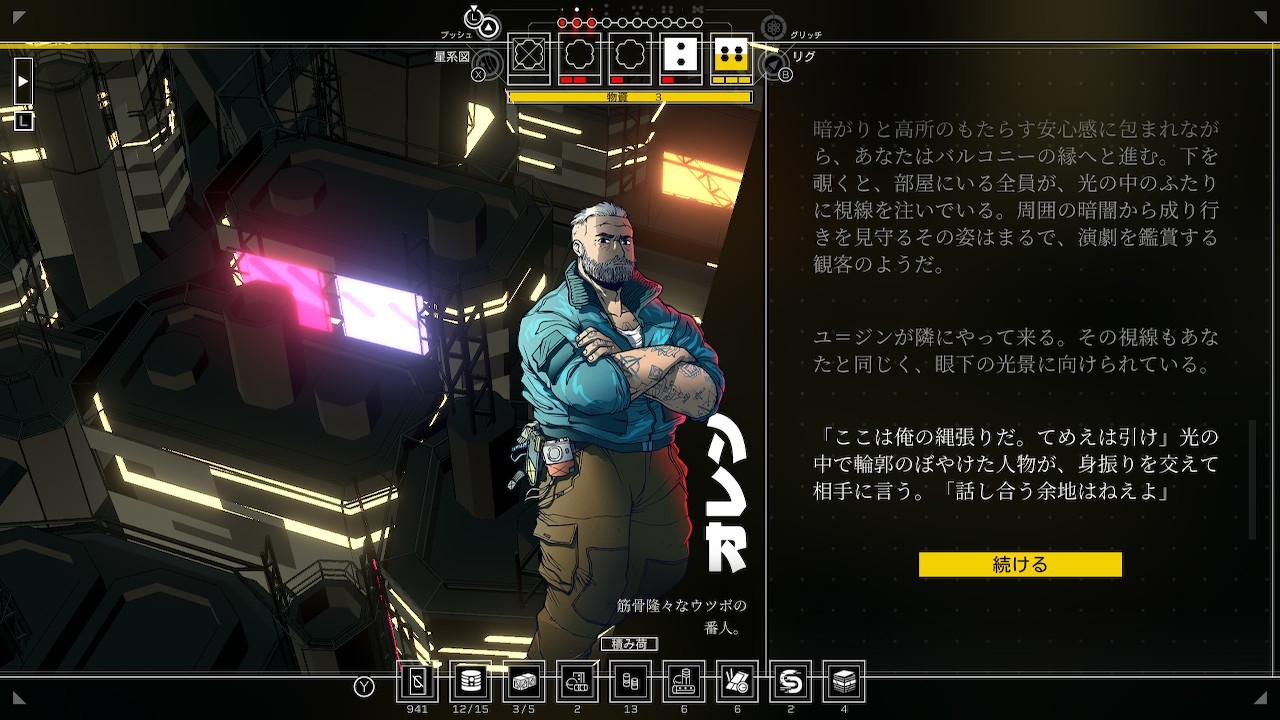Select the cargo slot showing 13
The height and width of the screenshot is (720, 1280).
[630, 682]
